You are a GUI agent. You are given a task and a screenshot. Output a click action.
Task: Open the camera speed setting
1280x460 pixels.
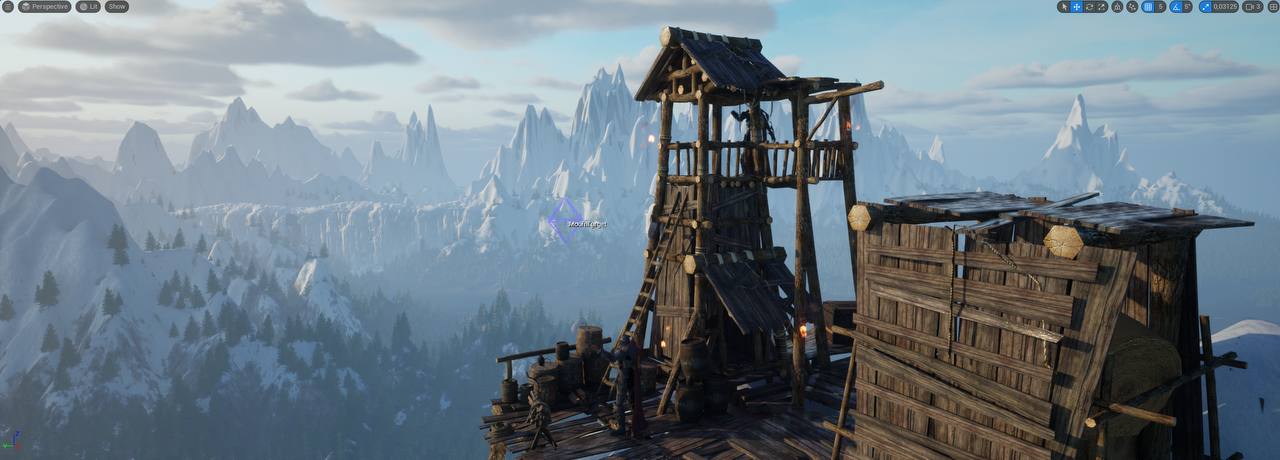pos(1253,6)
